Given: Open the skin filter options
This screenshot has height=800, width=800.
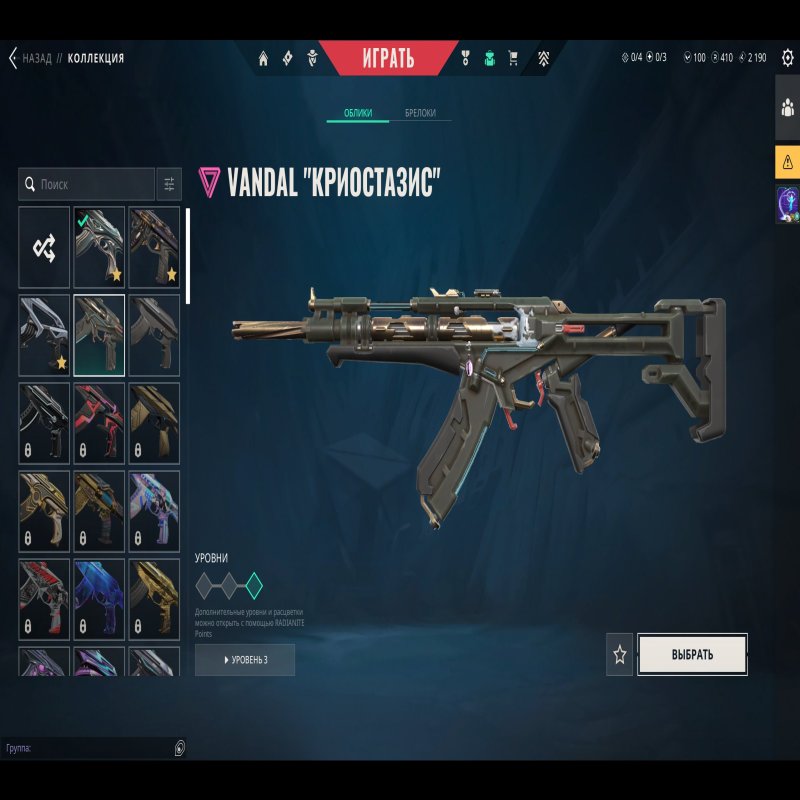Looking at the screenshot, I should click(169, 185).
